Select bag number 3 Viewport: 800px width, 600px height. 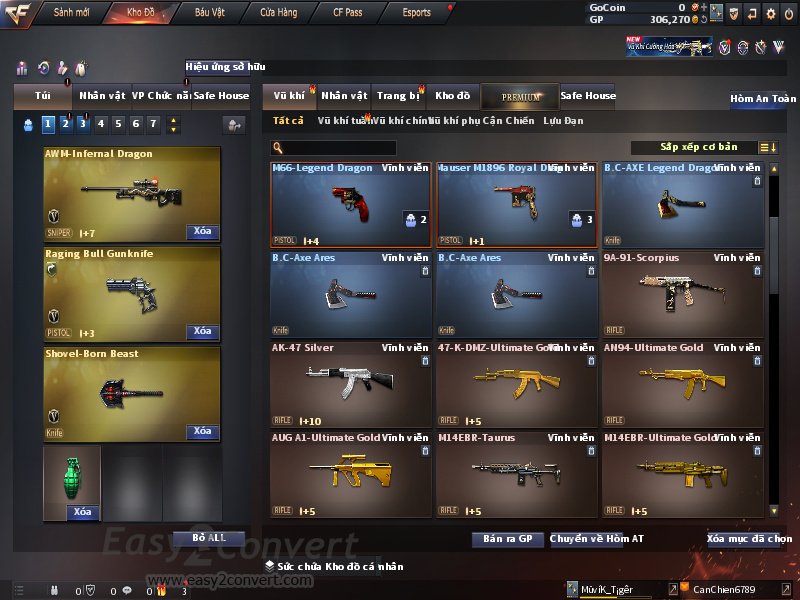[83, 124]
